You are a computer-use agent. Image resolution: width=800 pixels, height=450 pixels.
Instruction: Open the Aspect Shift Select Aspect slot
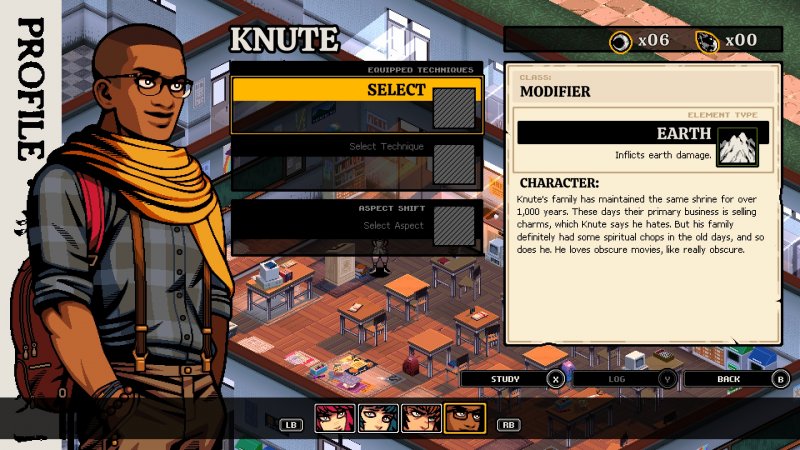tap(356, 225)
